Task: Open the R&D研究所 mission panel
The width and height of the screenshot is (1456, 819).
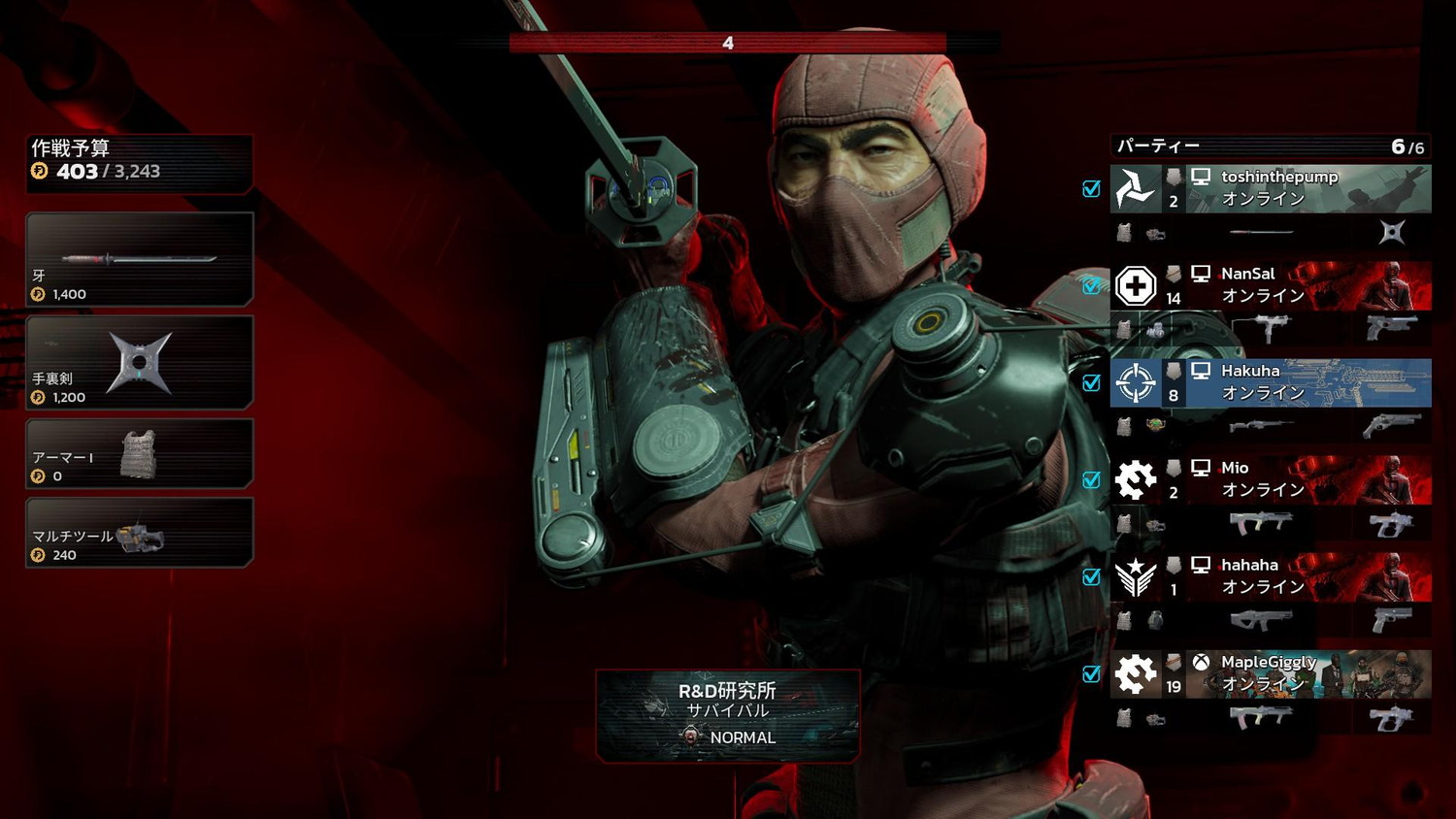Action: 728,715
